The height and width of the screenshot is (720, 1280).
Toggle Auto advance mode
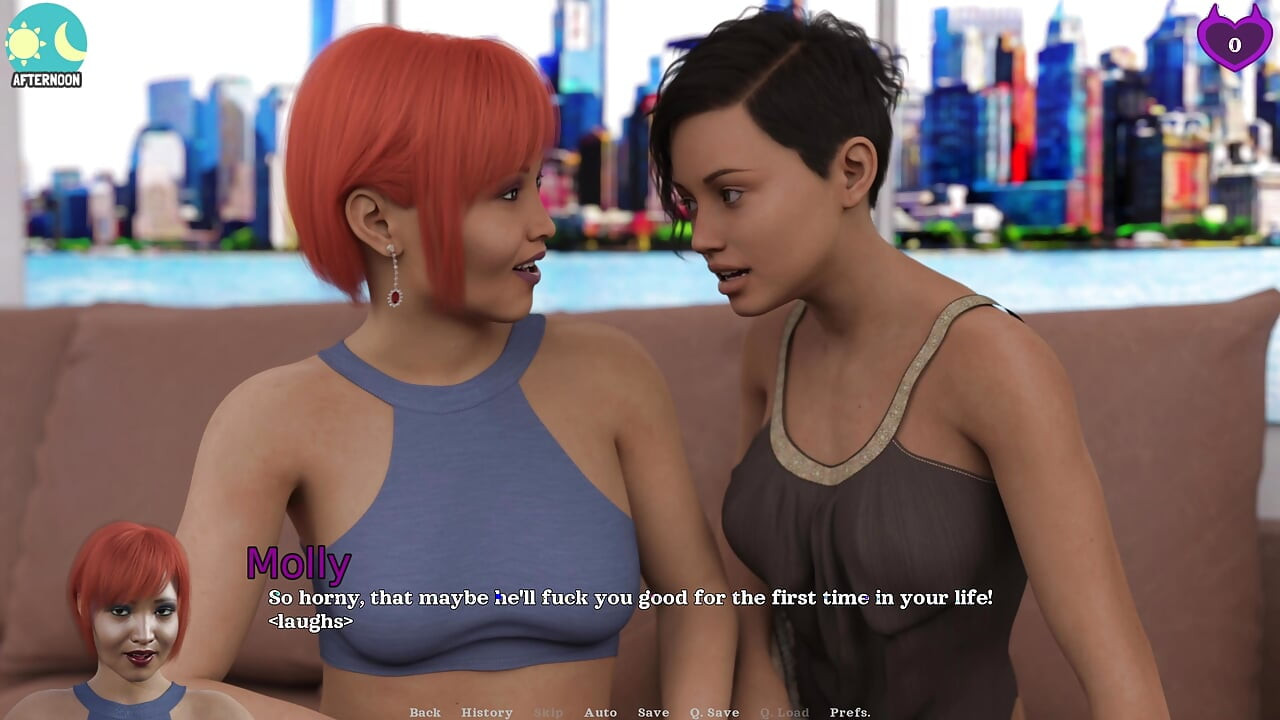(x=600, y=712)
